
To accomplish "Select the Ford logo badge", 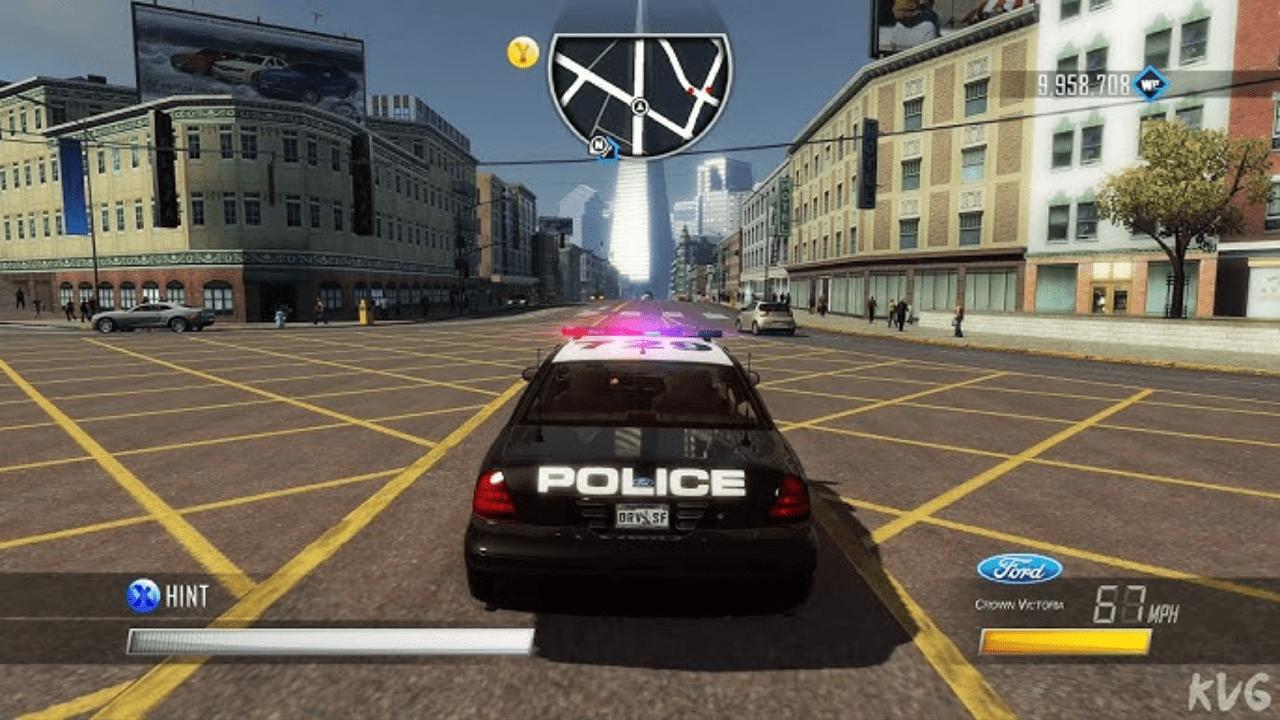I will click(x=1019, y=568).
